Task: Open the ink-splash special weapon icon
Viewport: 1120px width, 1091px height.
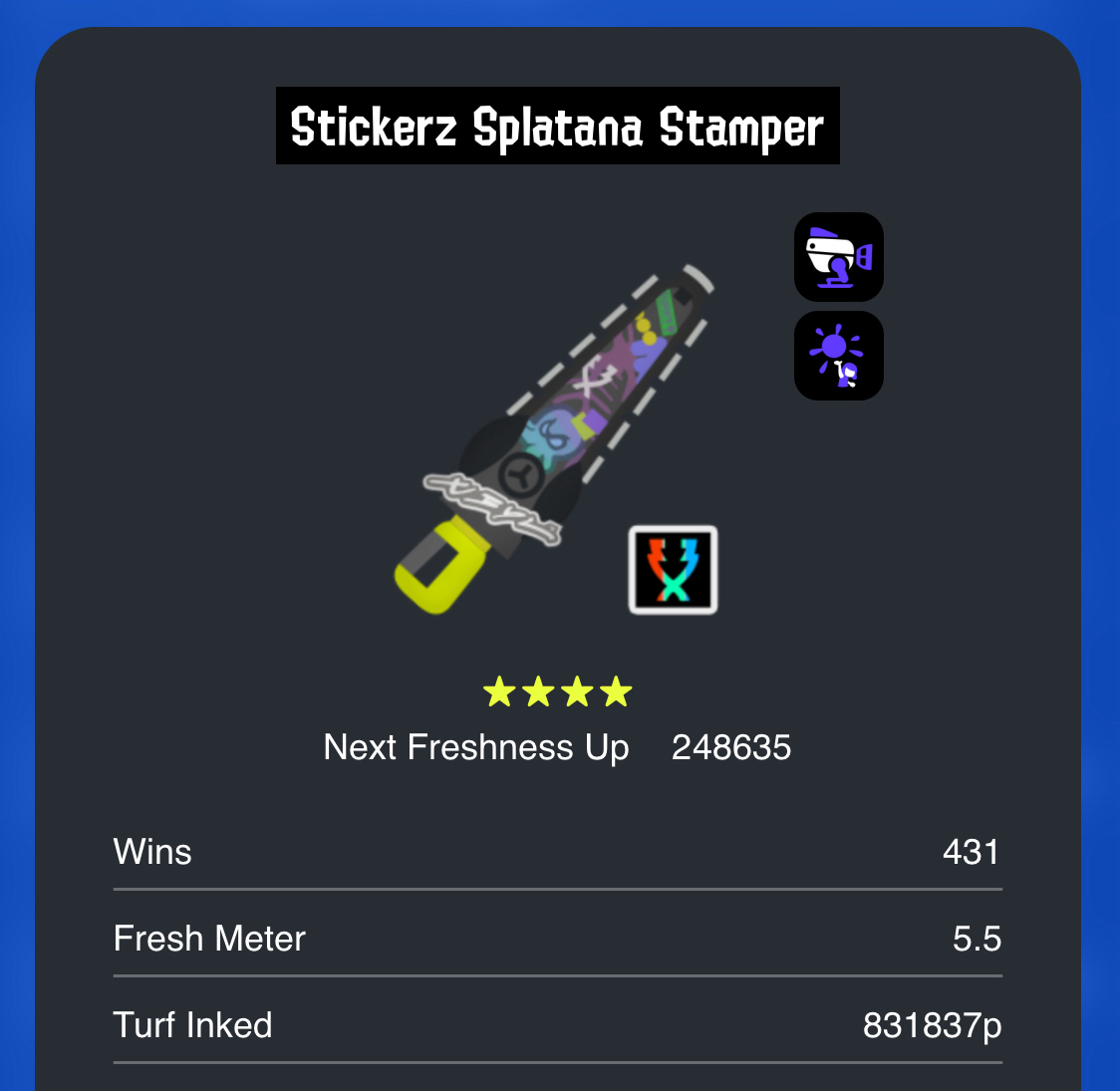Action: click(839, 356)
